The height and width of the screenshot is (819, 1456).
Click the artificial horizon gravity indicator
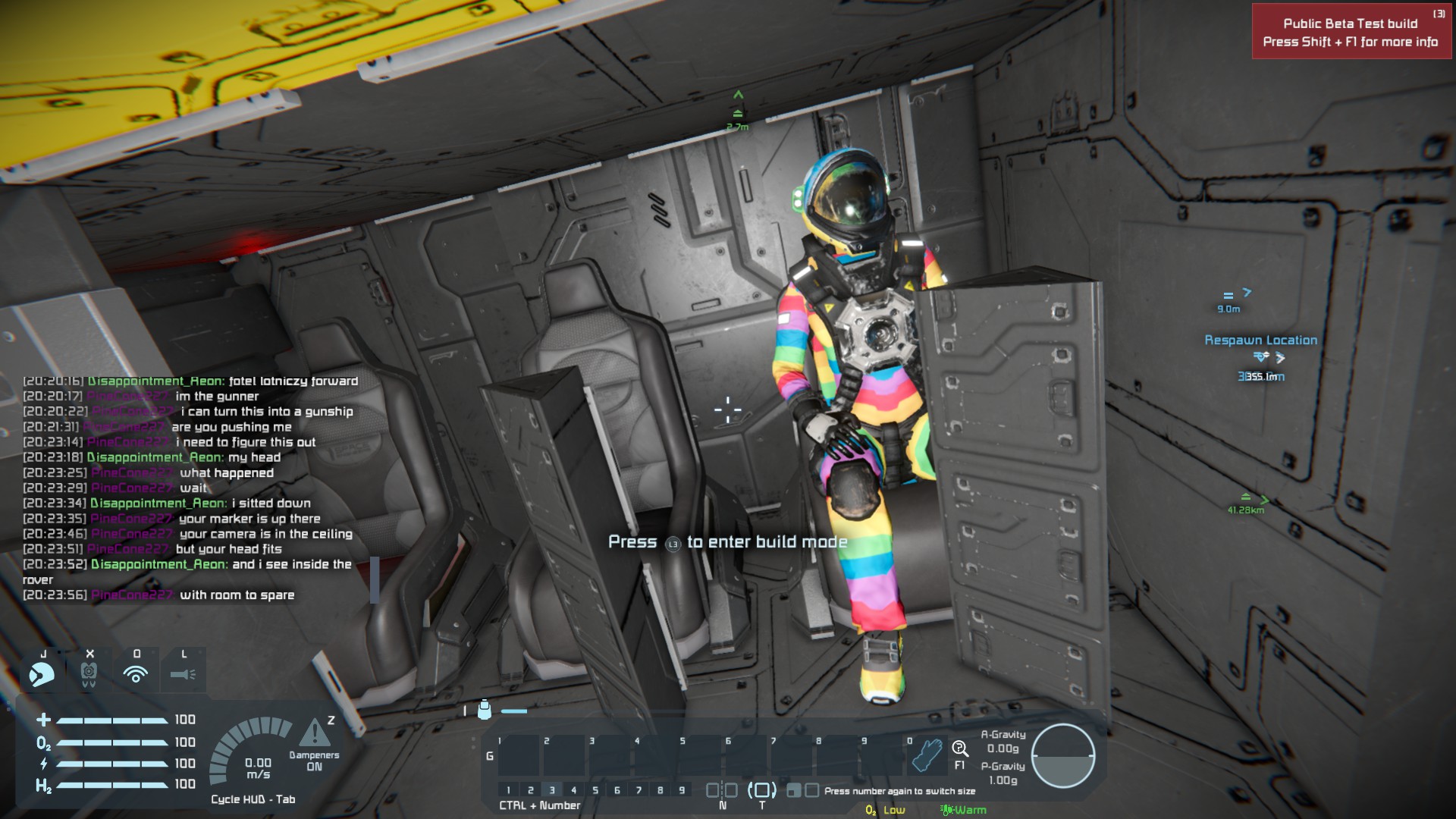click(1062, 756)
